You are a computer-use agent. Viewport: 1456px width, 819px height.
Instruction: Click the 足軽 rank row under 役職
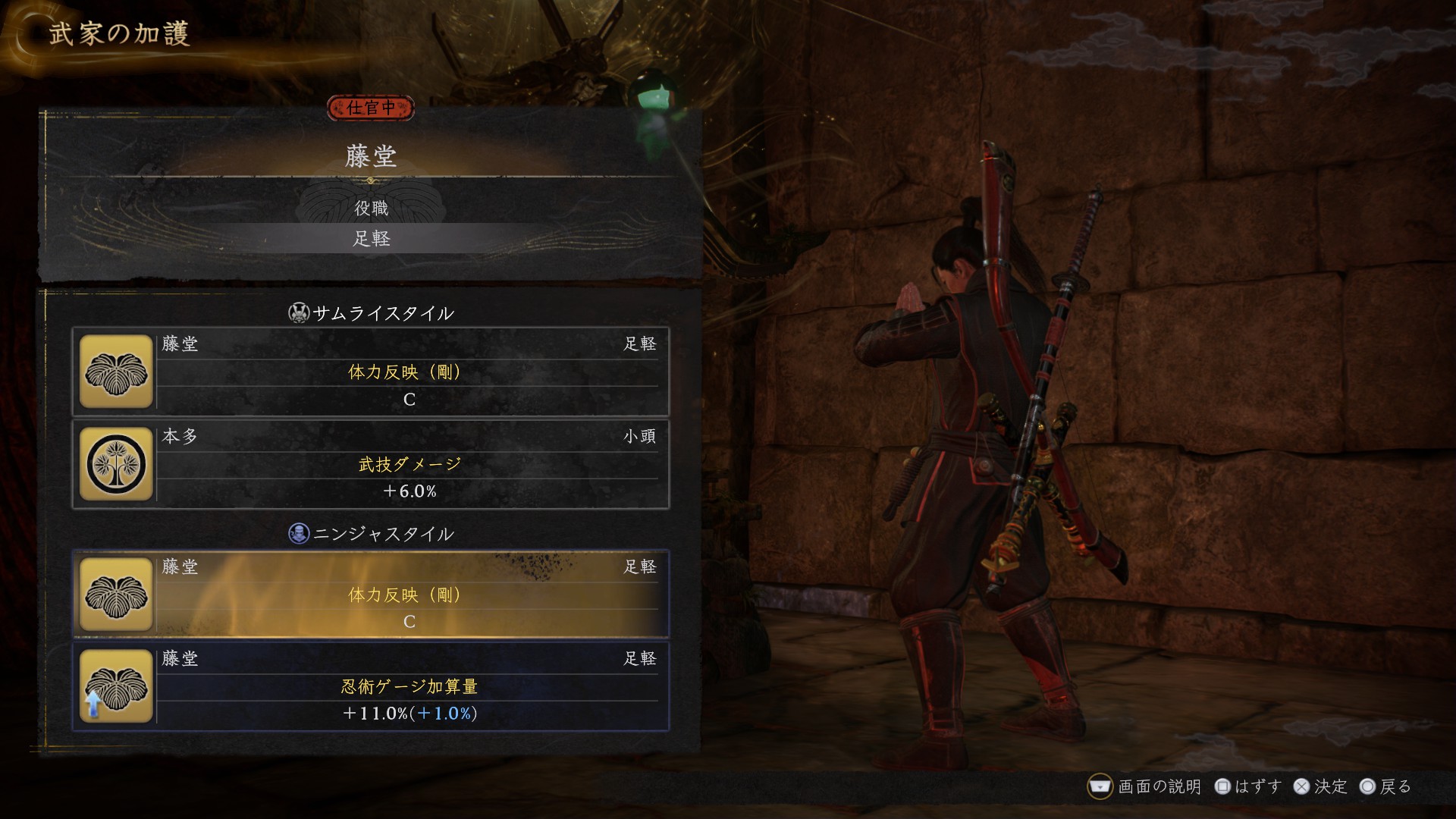pos(371,239)
